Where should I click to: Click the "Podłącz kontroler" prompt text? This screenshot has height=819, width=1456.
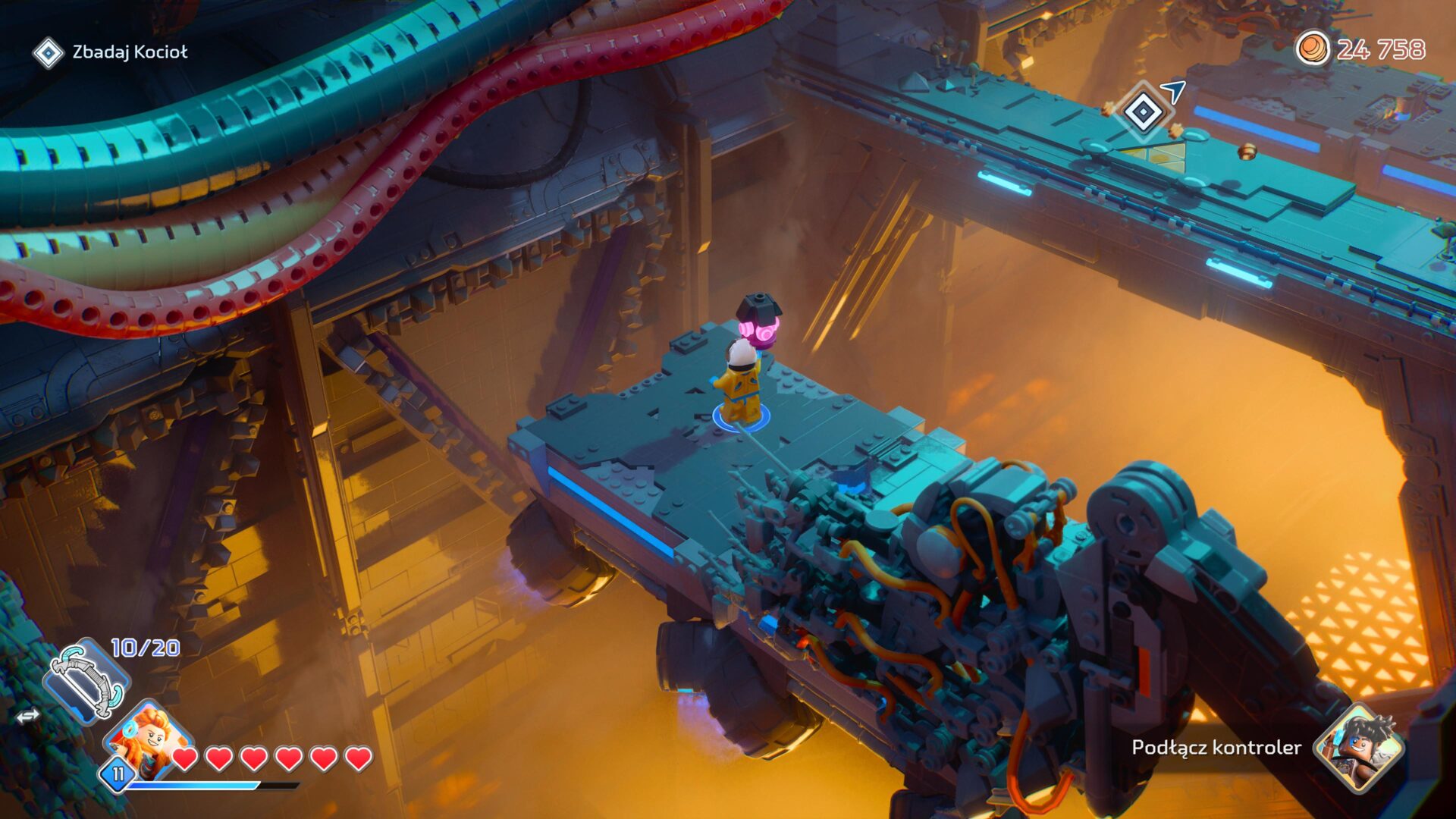(1215, 747)
